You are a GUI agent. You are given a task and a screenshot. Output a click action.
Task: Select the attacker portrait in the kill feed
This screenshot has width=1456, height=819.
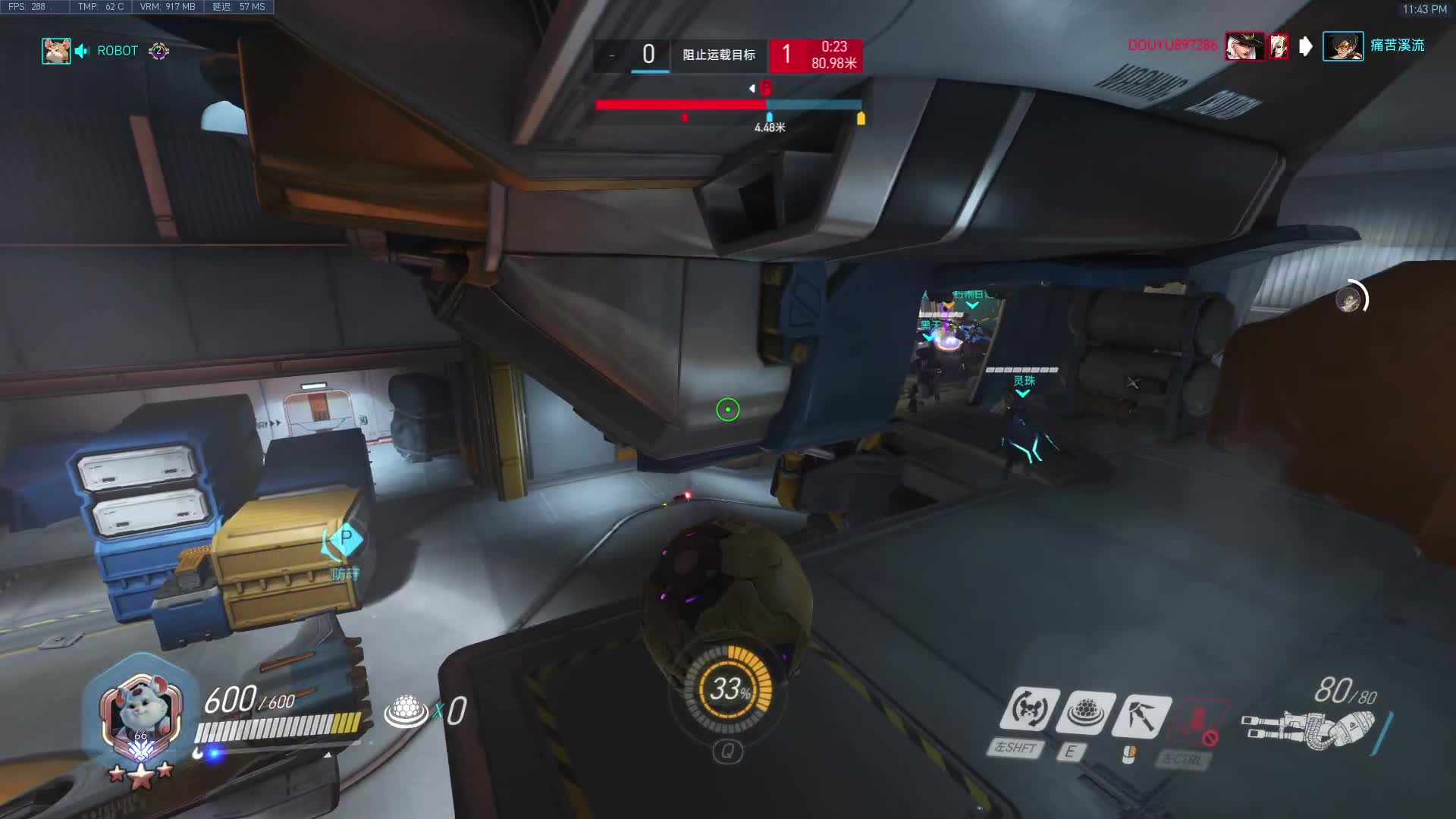pos(1244,46)
